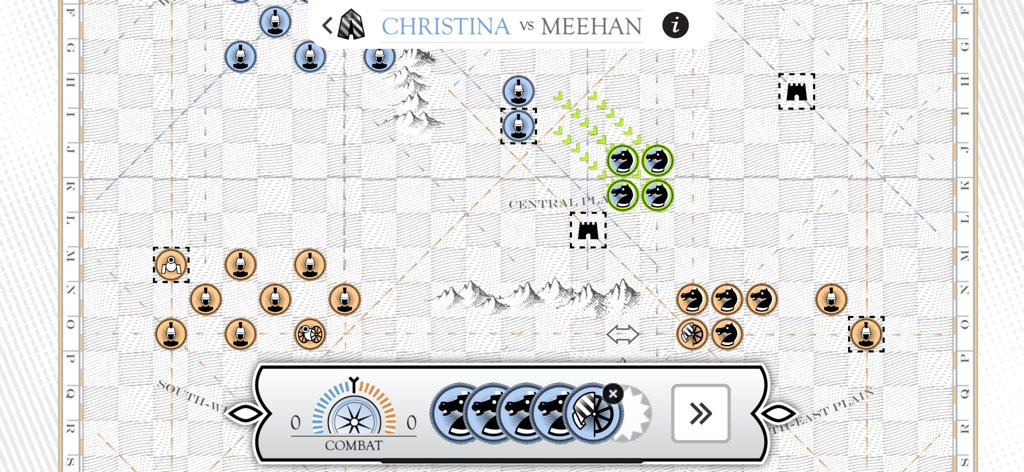
Task: Select the castle tile below Central Plain label
Action: click(x=588, y=230)
